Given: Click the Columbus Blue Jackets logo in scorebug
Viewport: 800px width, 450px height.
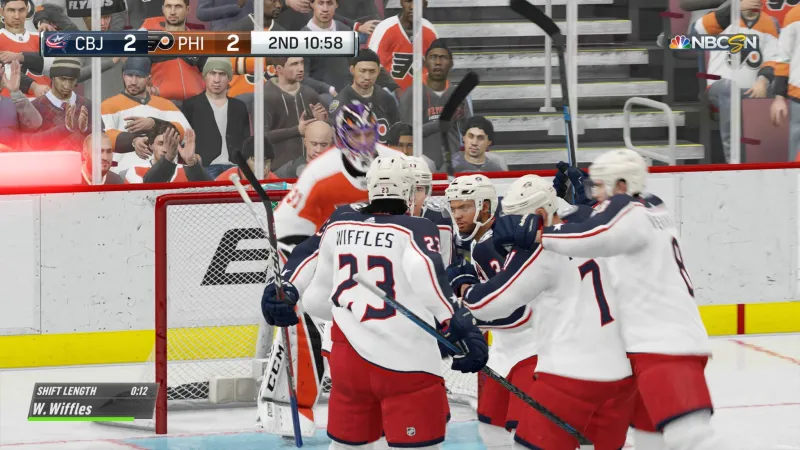Looking at the screenshot, I should [56, 43].
